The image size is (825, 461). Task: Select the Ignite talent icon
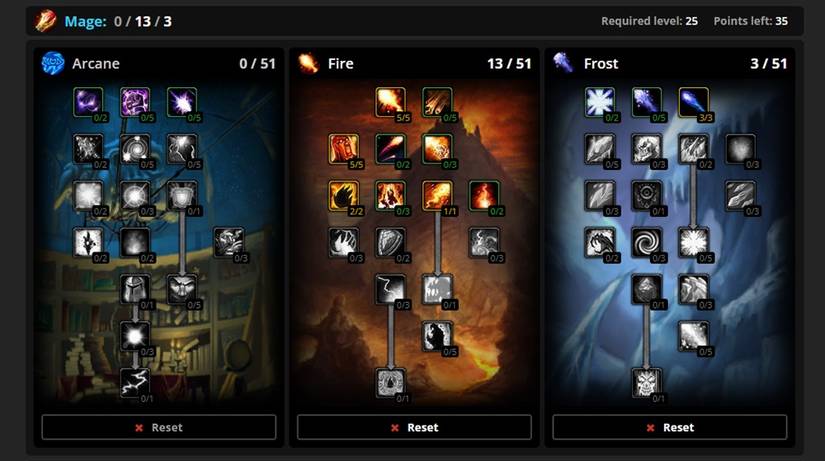point(345,149)
